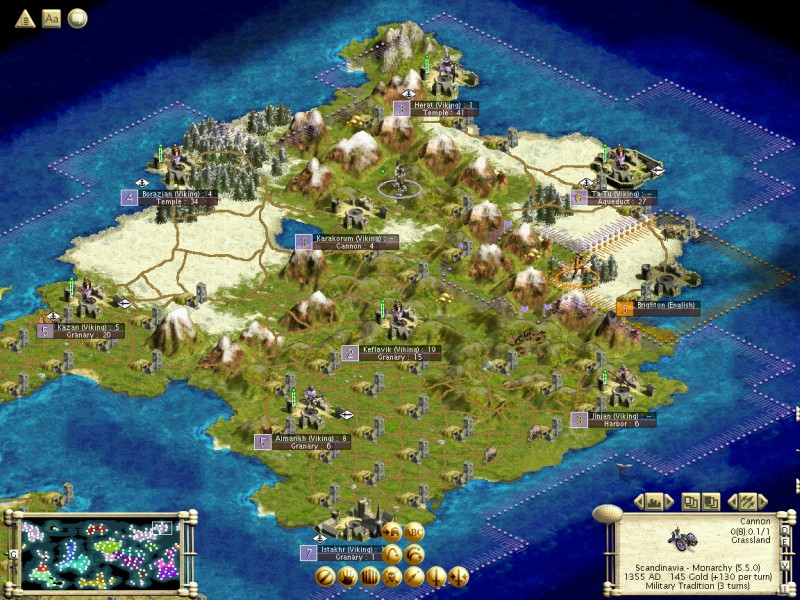Open the round advisors button

click(77, 18)
